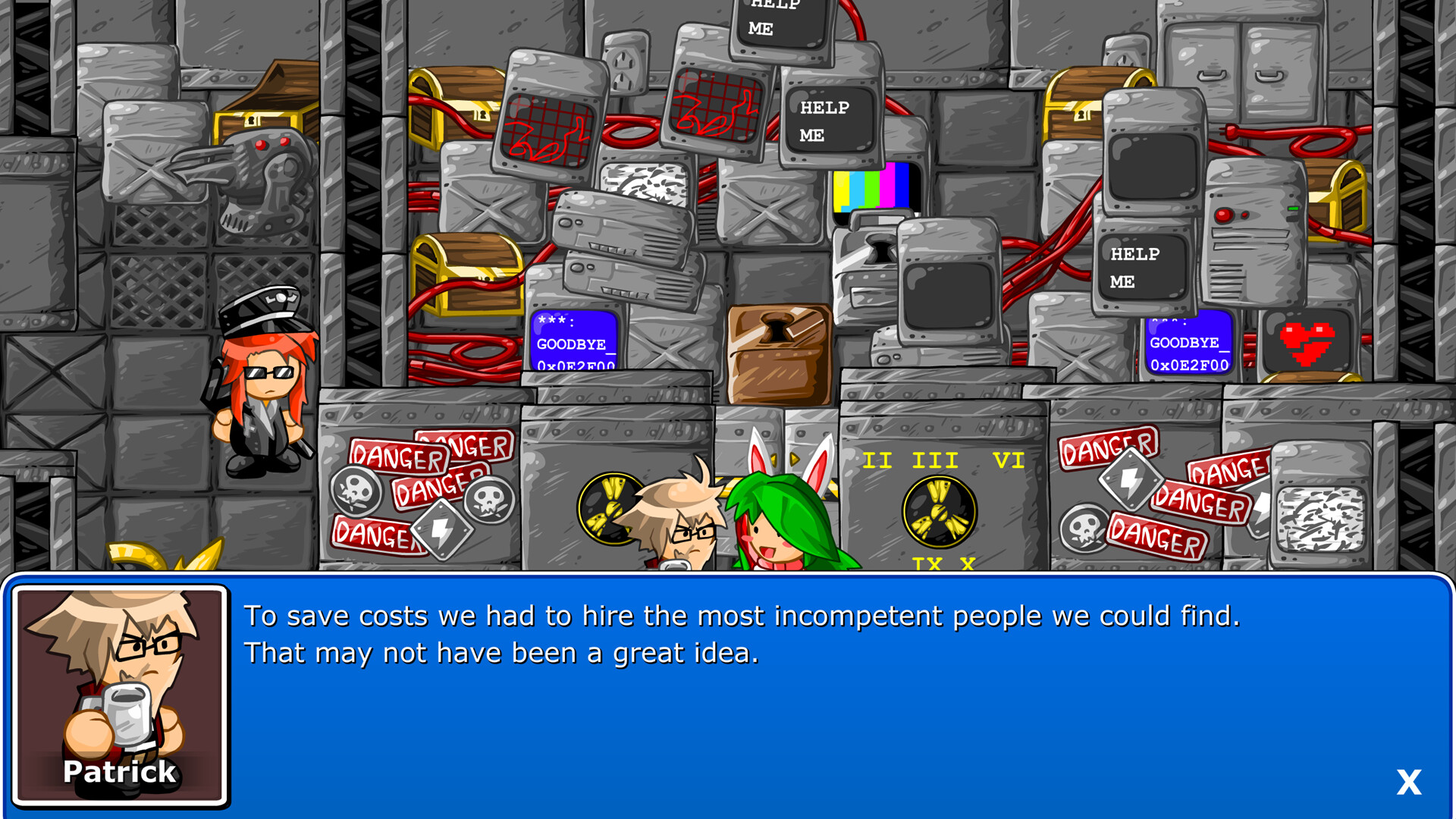Click the dial with Roman numerals

click(940, 510)
